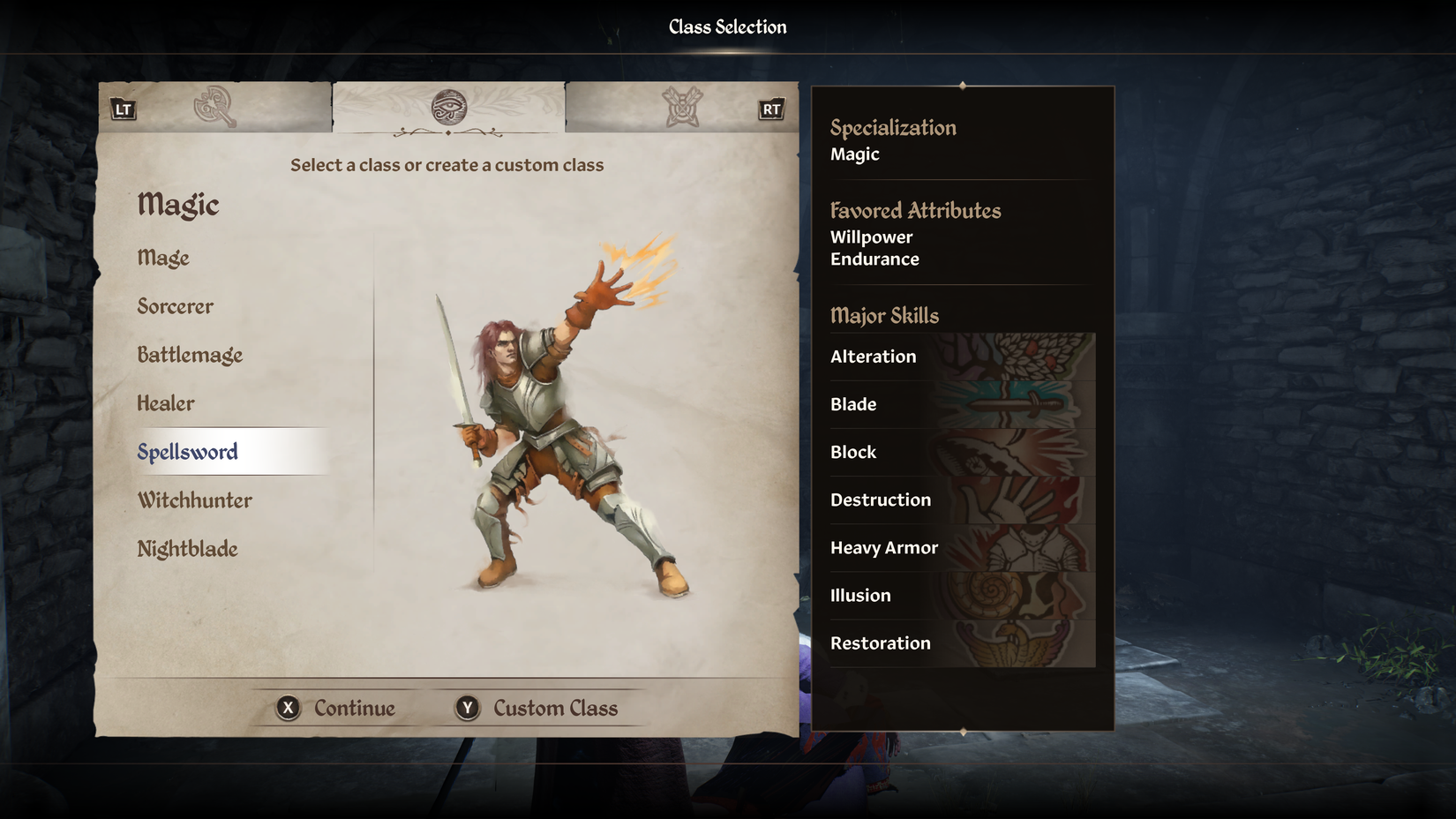Select the Destruction major skill row
This screenshot has height=819, width=1456.
(962, 500)
